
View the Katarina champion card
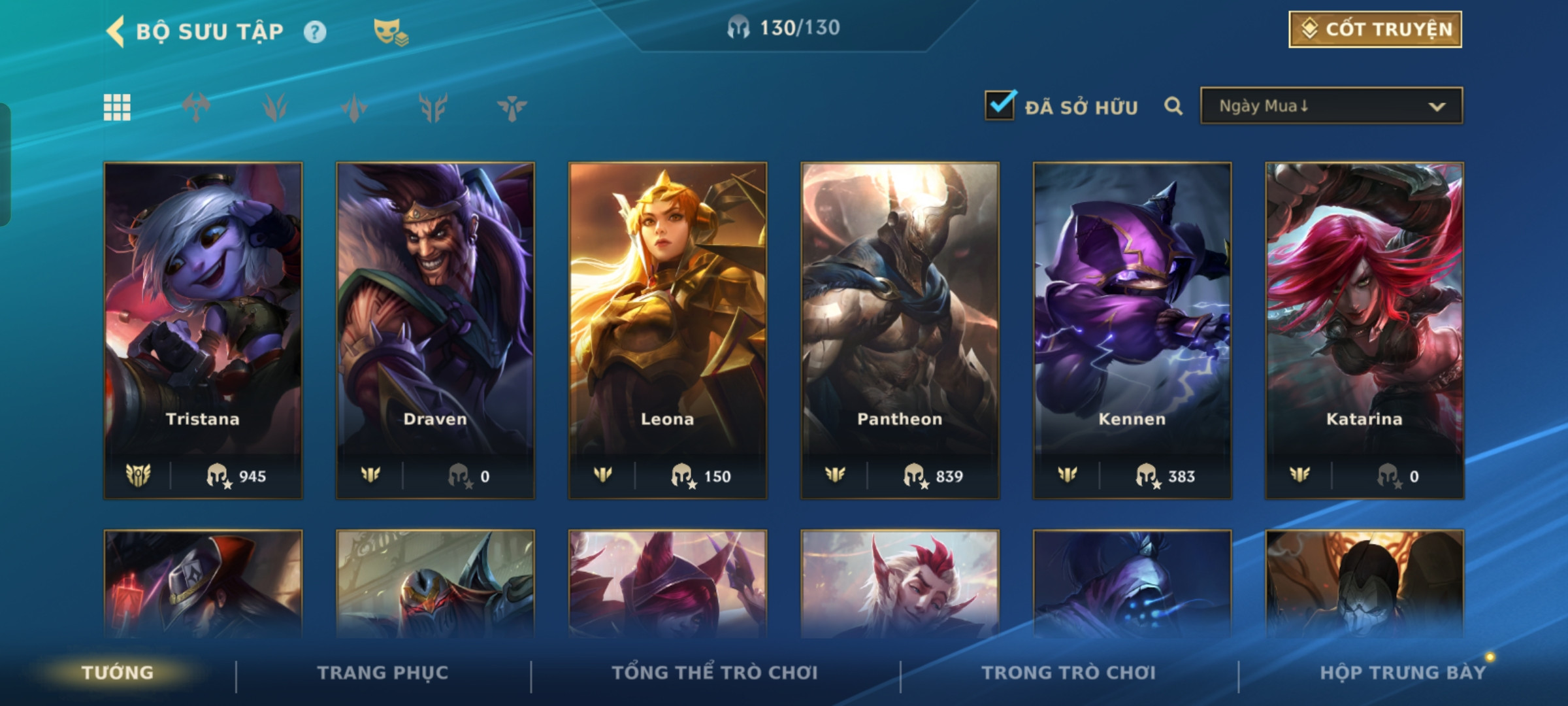point(1364,330)
